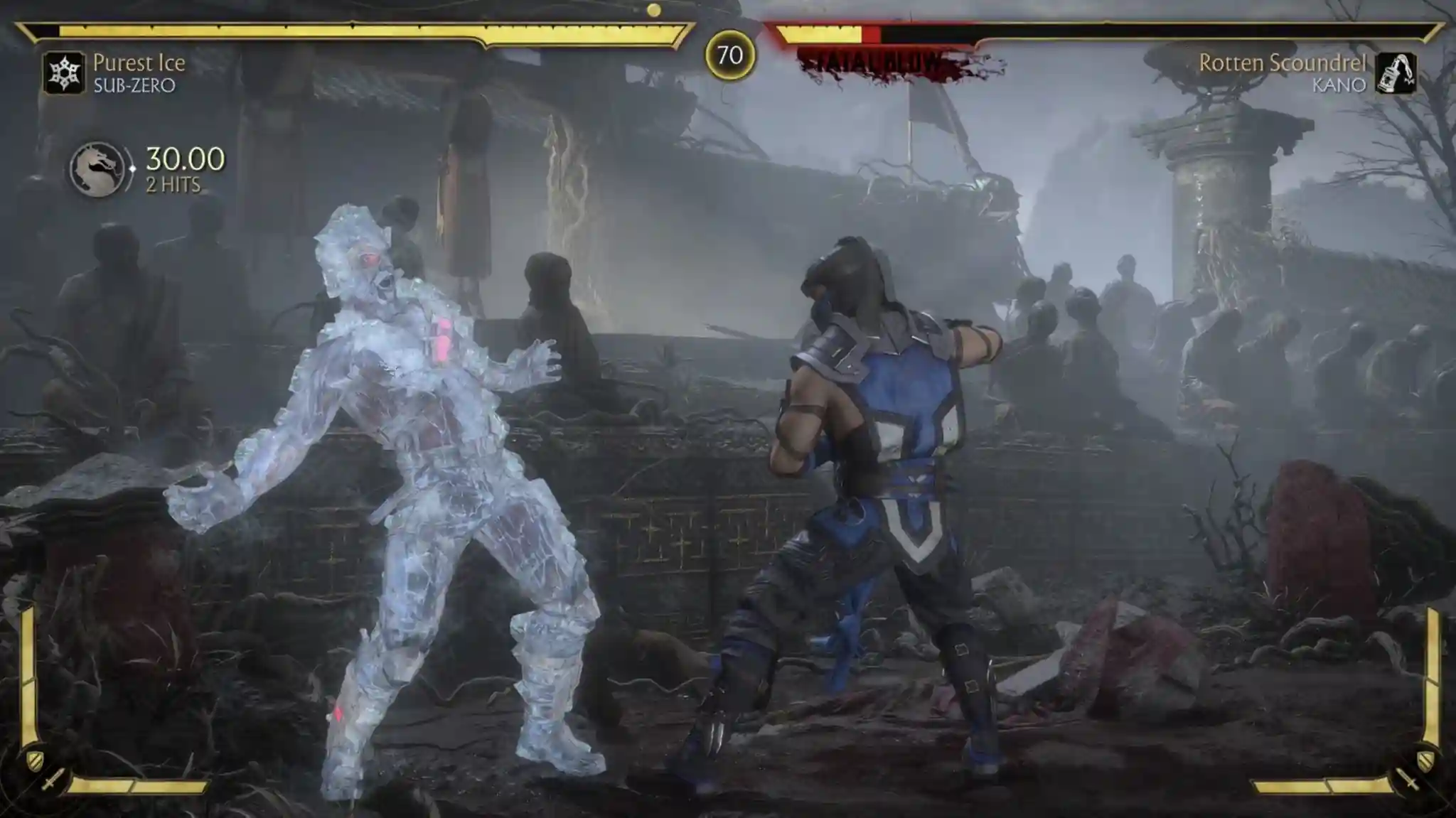
Task: Click the shield icon on the bottom-right meter
Action: (1427, 761)
